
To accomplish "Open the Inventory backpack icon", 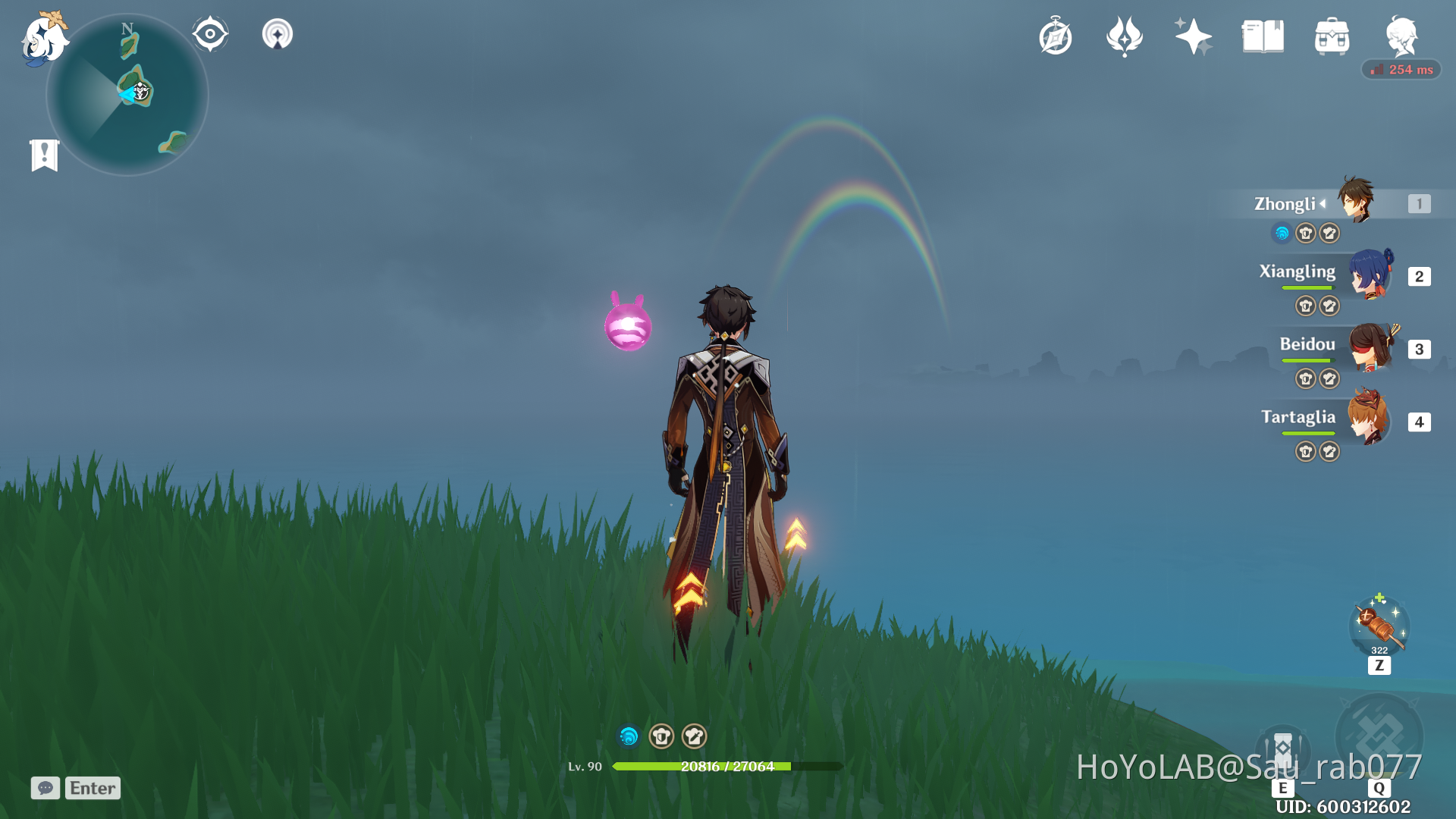I will (x=1332, y=36).
